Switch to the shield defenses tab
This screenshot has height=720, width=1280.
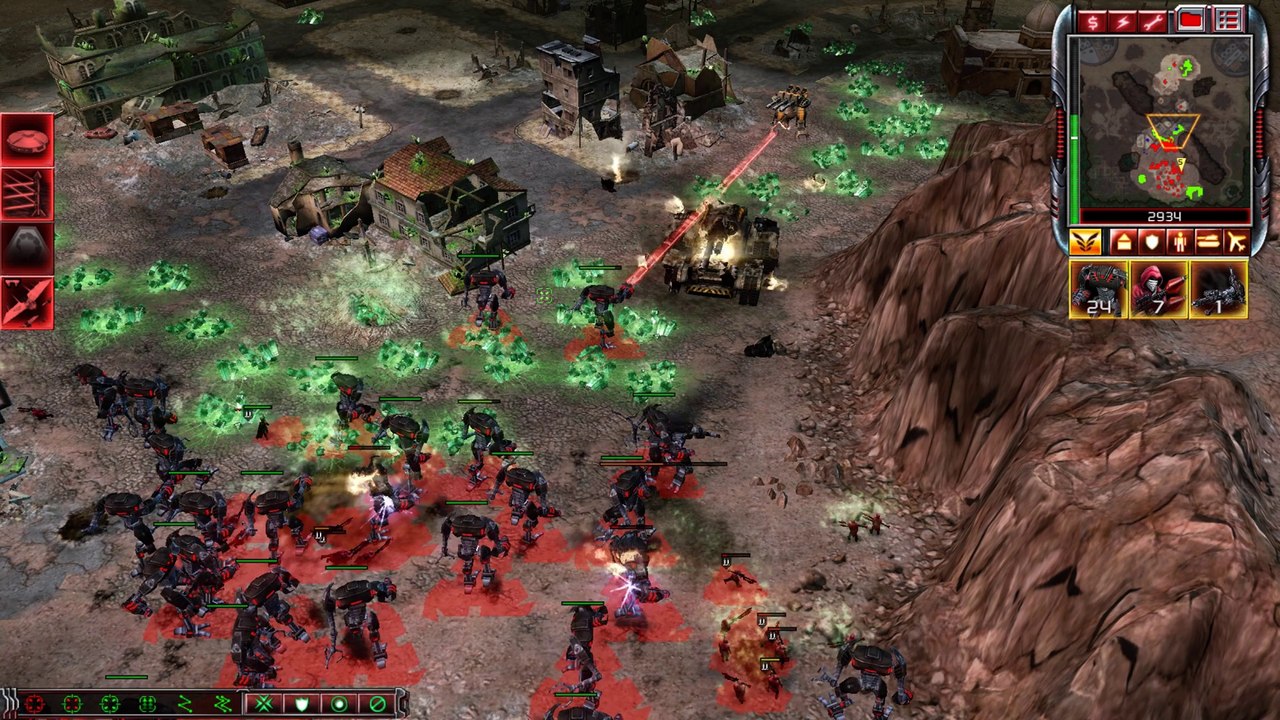pos(1151,241)
